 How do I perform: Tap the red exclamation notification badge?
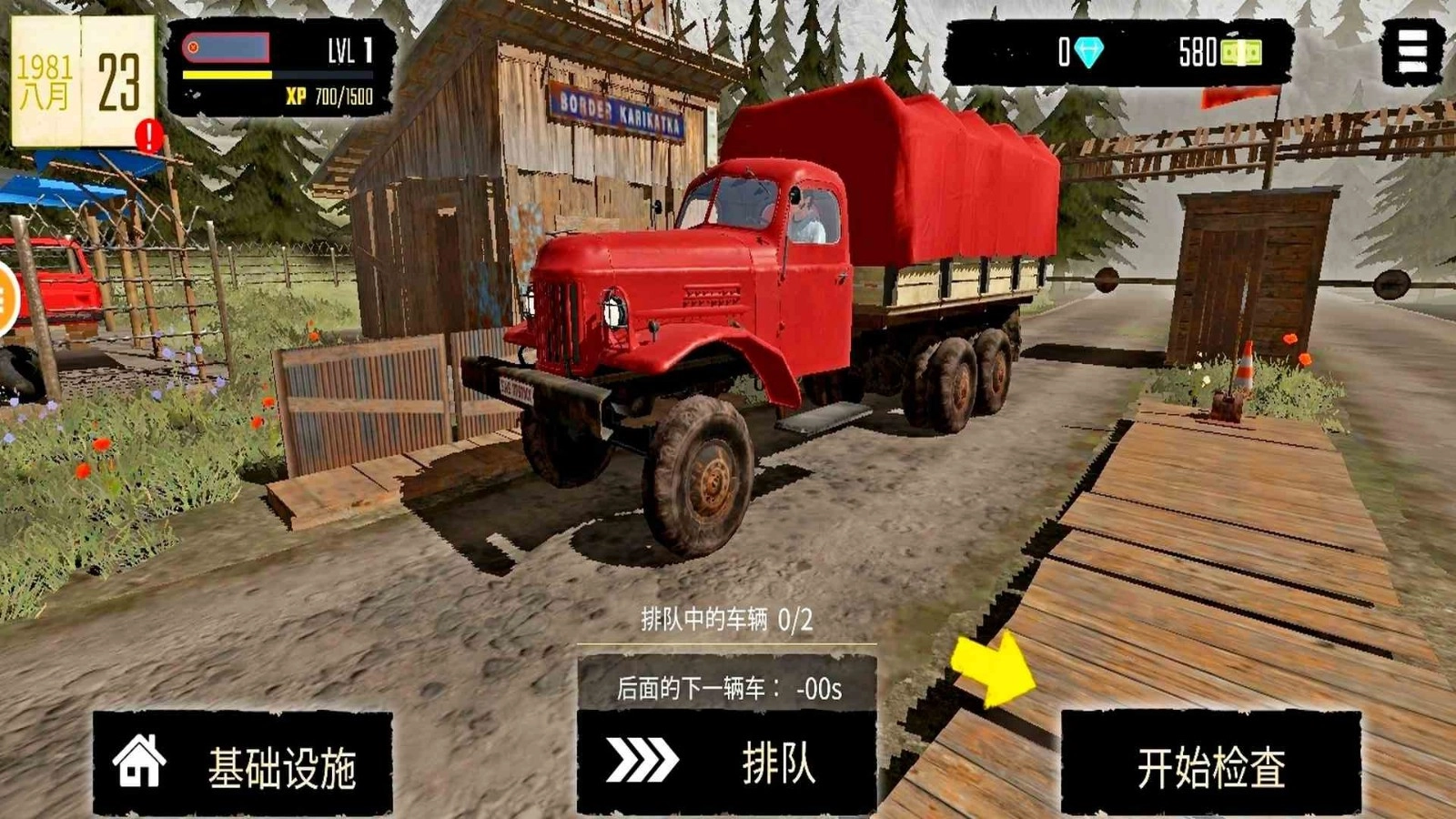[x=148, y=135]
